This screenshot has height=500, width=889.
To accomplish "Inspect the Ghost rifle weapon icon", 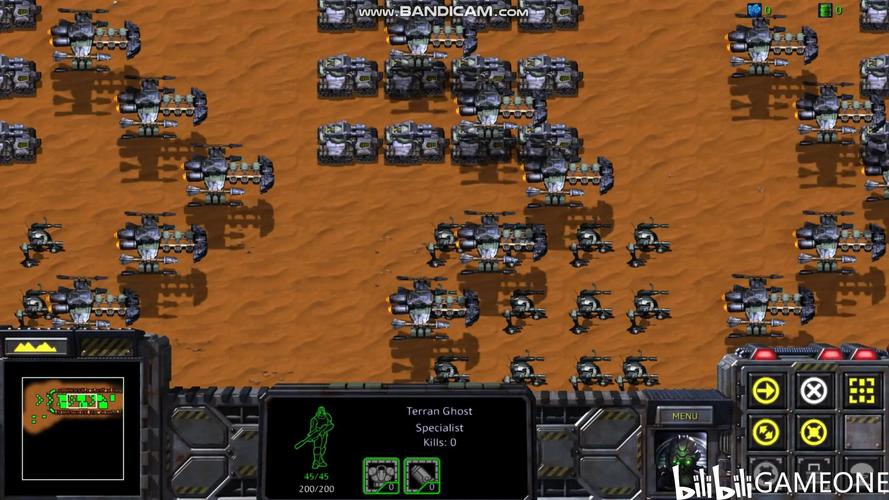I will click(x=422, y=473).
